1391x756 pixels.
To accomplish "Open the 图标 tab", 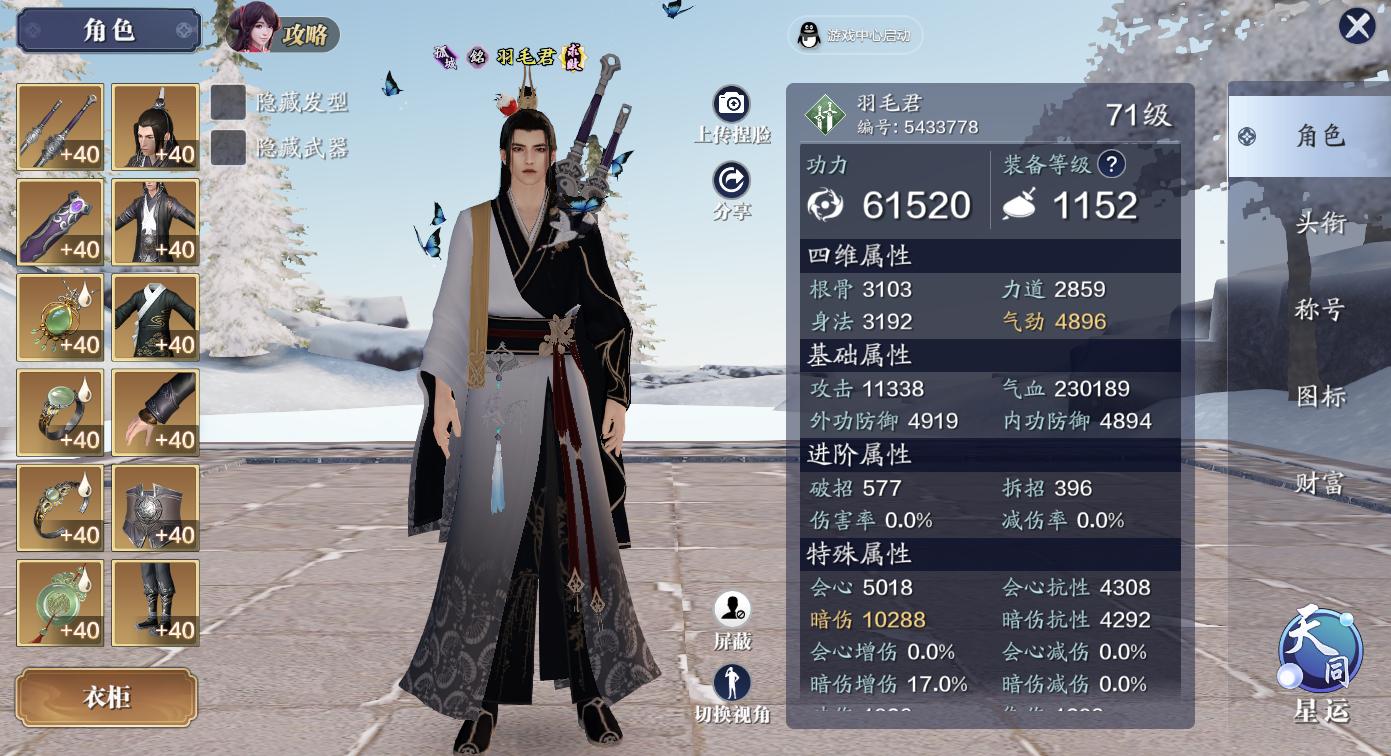I will click(1320, 396).
